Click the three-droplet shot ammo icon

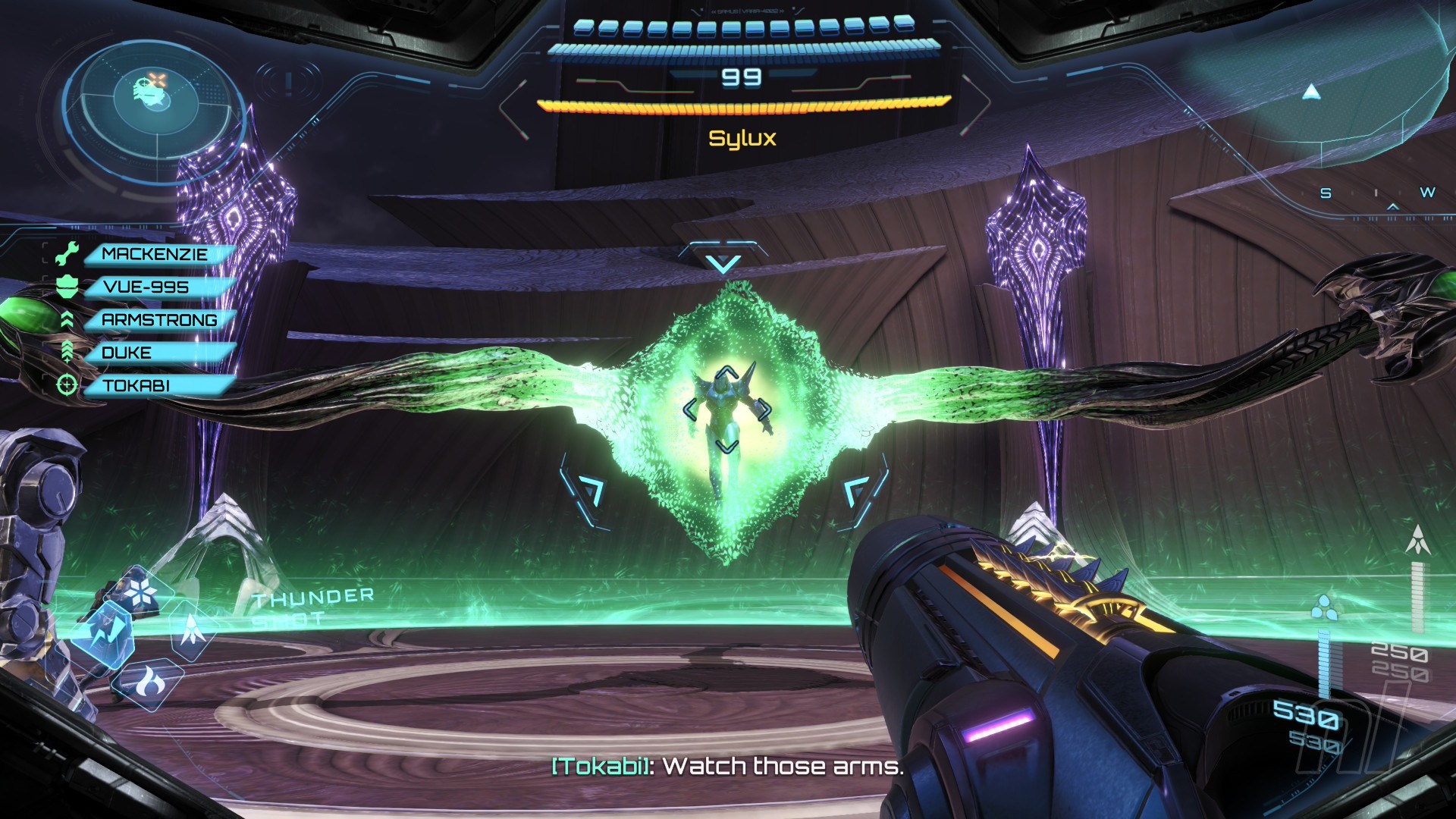[1323, 607]
